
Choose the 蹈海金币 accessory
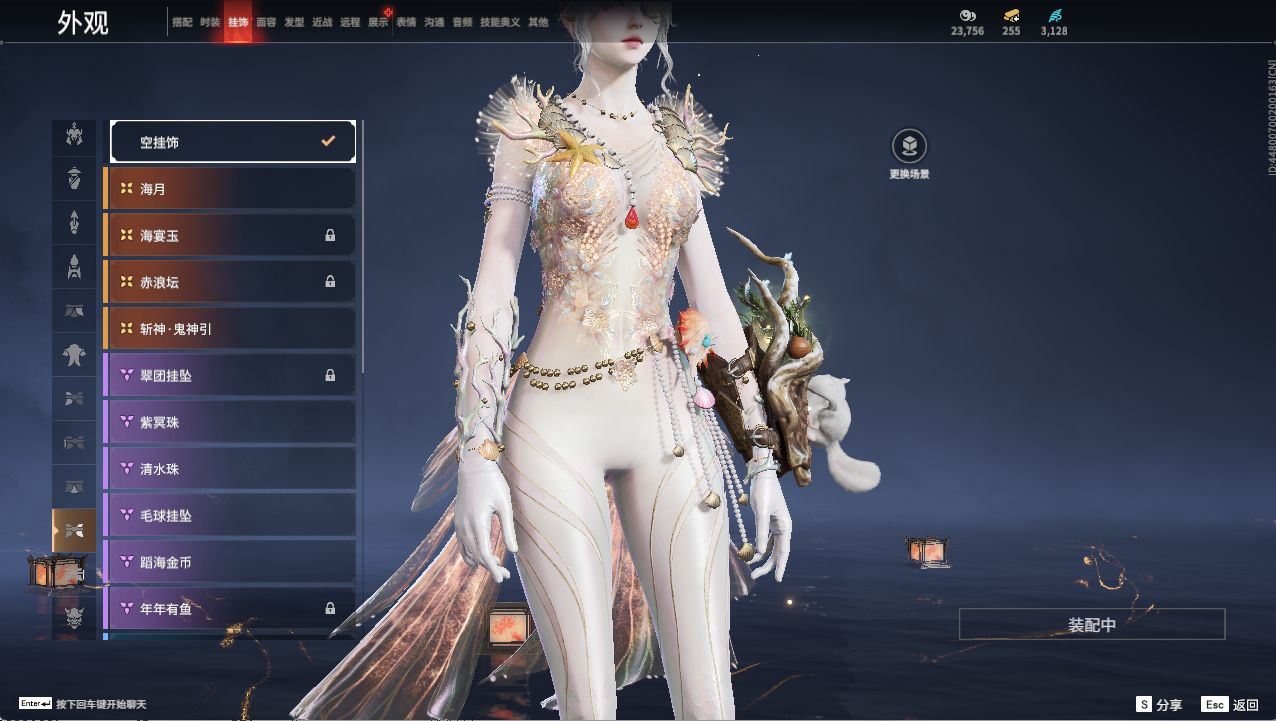tap(232, 562)
